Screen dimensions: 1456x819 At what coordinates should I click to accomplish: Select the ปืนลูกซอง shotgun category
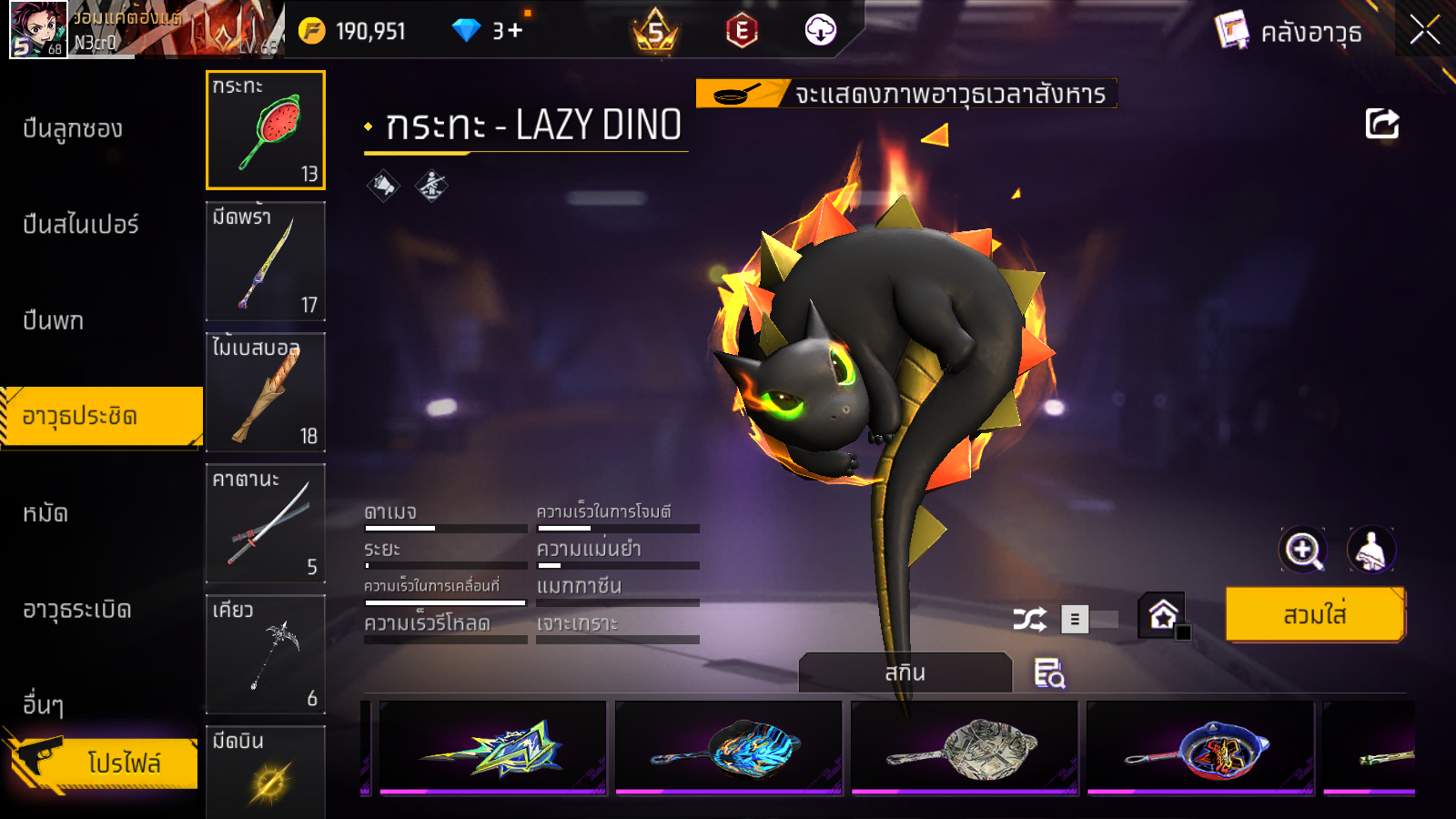click(73, 129)
